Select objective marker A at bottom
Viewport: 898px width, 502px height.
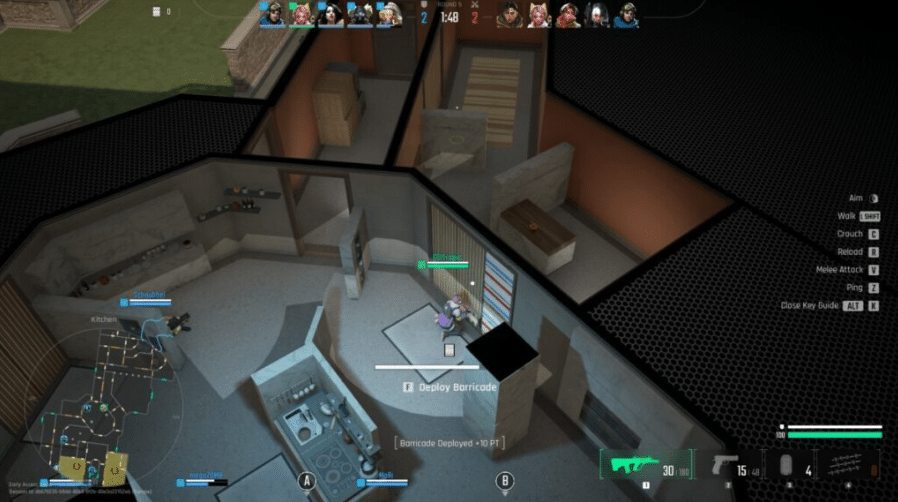[x=307, y=481]
